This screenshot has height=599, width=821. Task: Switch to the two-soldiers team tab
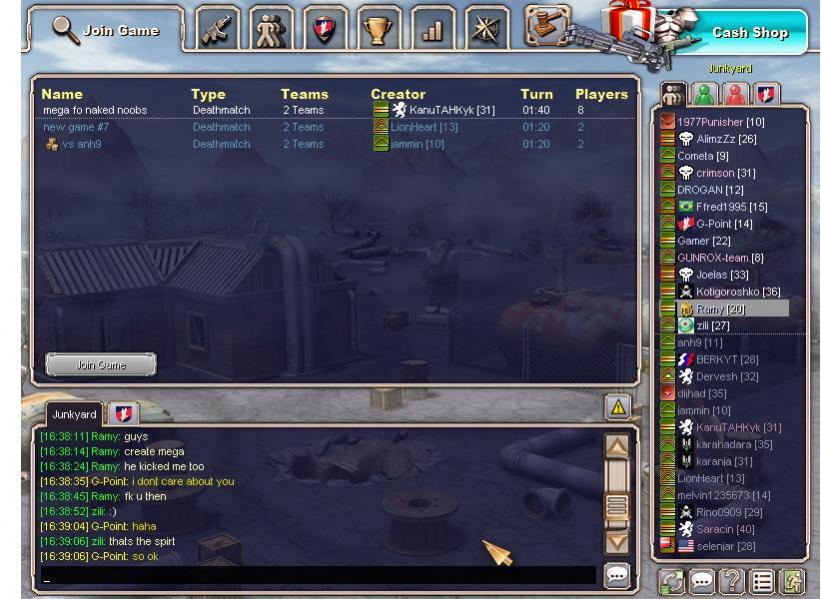pos(271,31)
